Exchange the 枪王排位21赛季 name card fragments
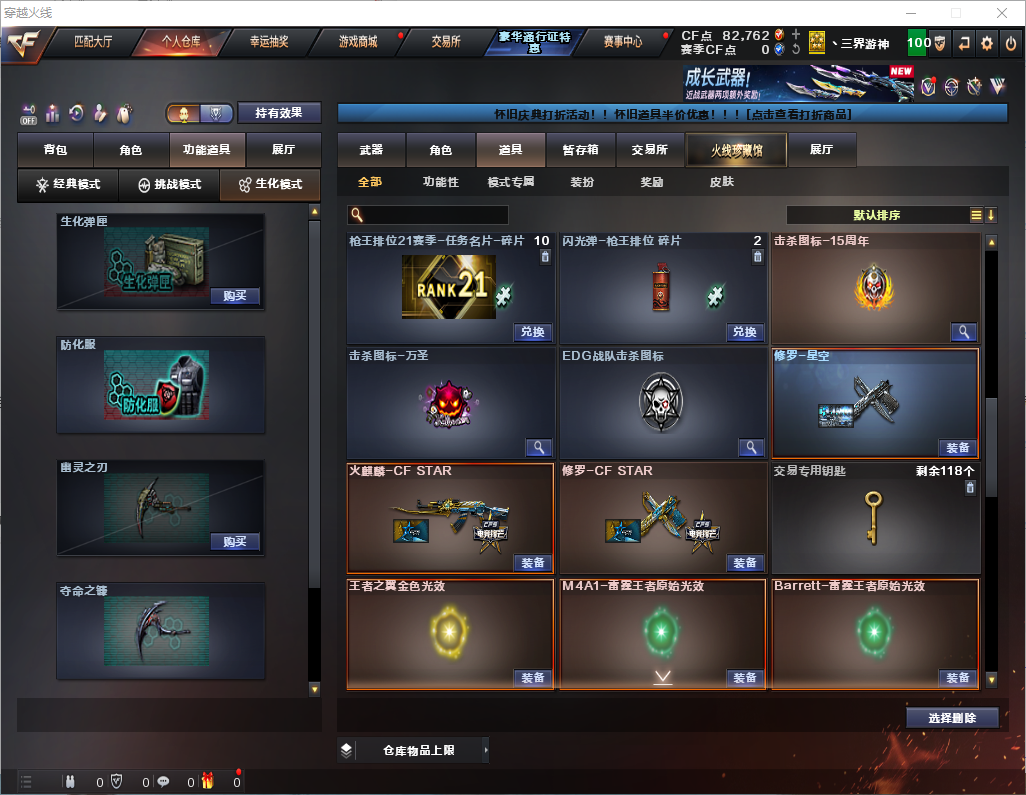Image resolution: width=1026 pixels, height=795 pixels. click(533, 332)
